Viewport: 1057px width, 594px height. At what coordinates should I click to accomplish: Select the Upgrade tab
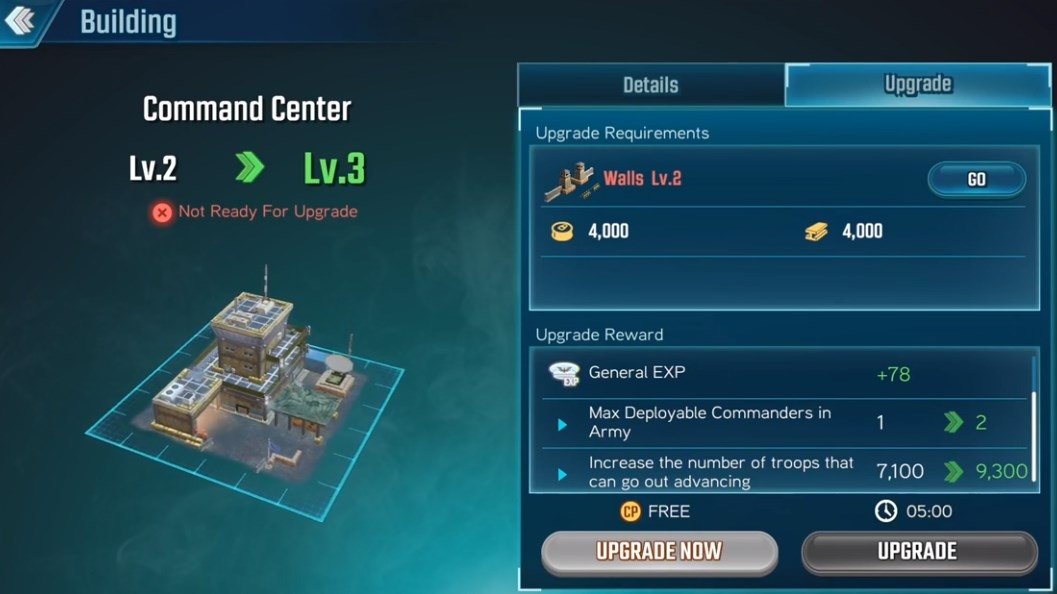coord(917,85)
